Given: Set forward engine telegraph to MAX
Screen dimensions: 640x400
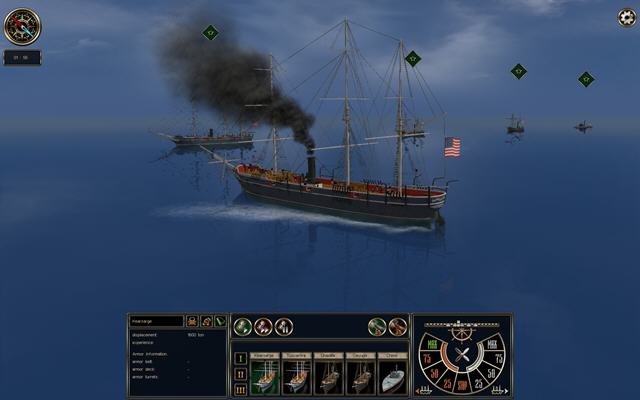Looking at the screenshot, I should tap(492, 346).
